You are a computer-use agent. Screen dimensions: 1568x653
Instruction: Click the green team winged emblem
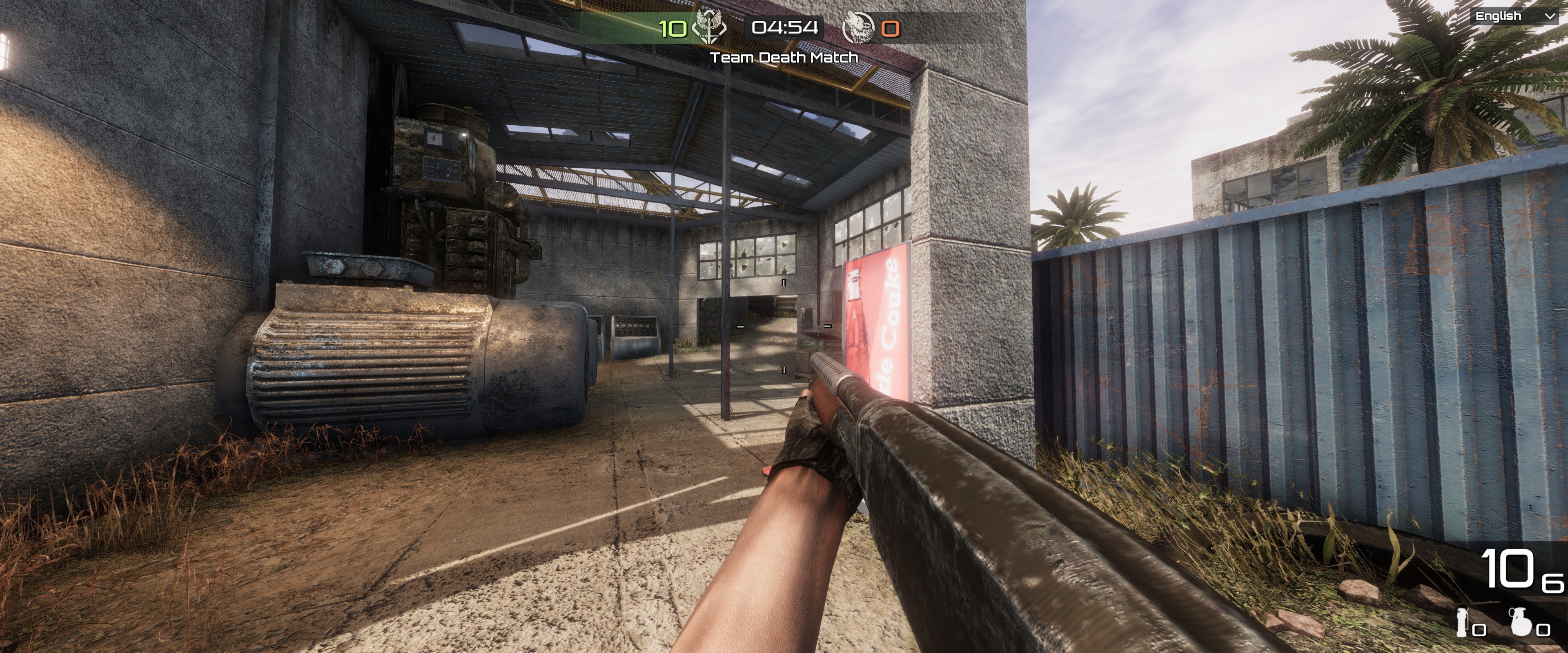pos(708,27)
